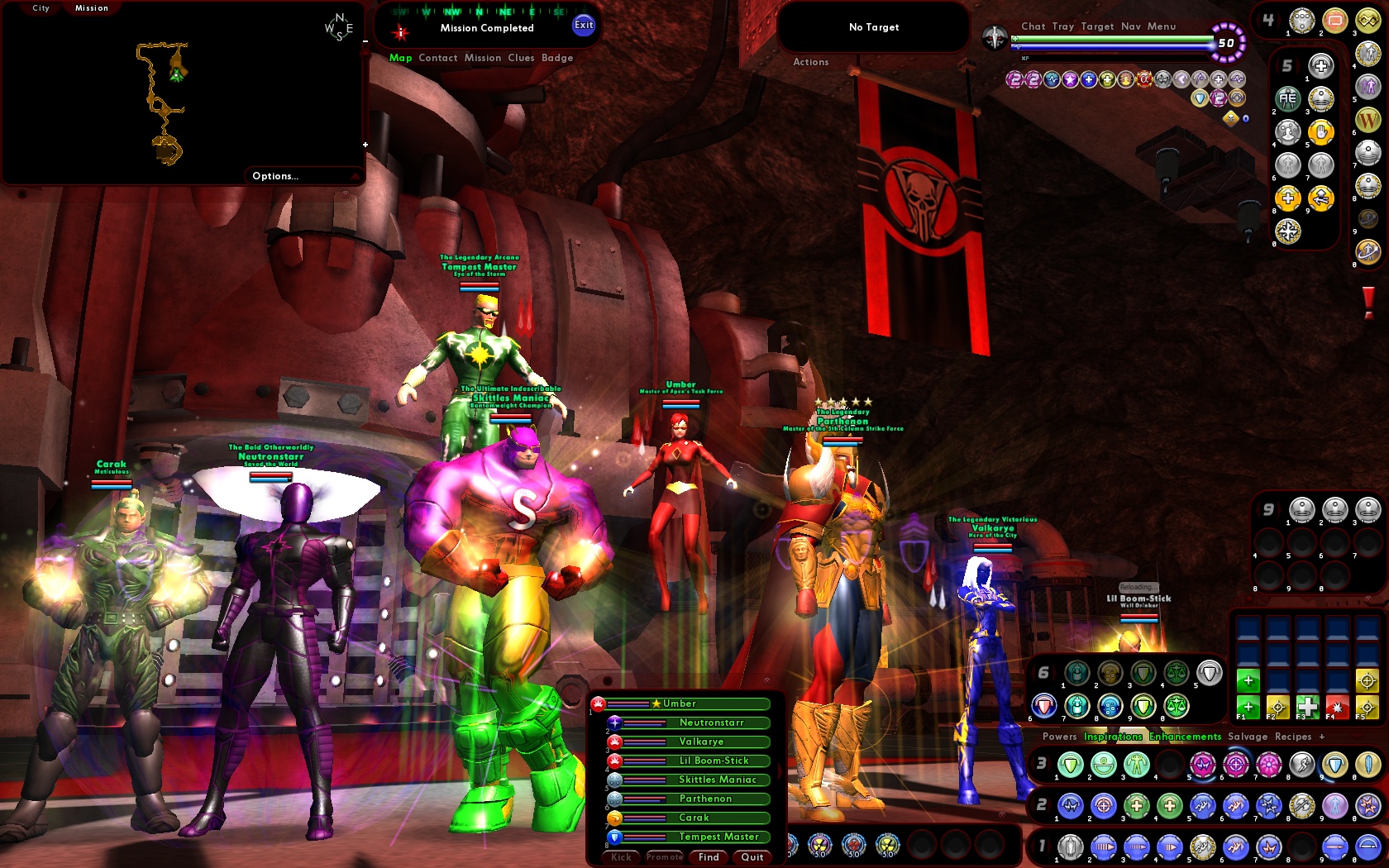Switch to the Salvage tab
The width and height of the screenshot is (1389, 868).
tap(1248, 737)
